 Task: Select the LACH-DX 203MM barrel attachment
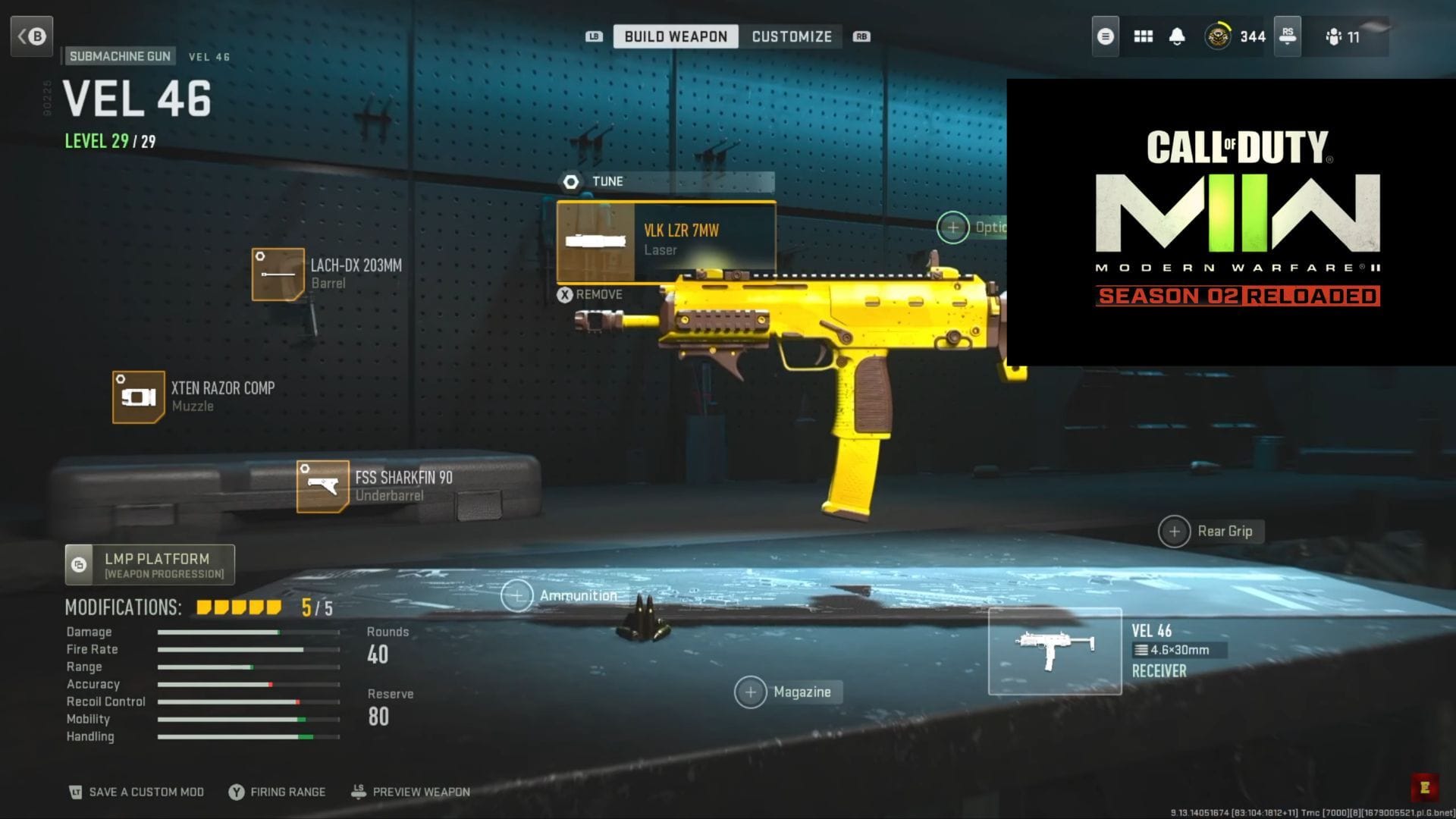coord(278,274)
